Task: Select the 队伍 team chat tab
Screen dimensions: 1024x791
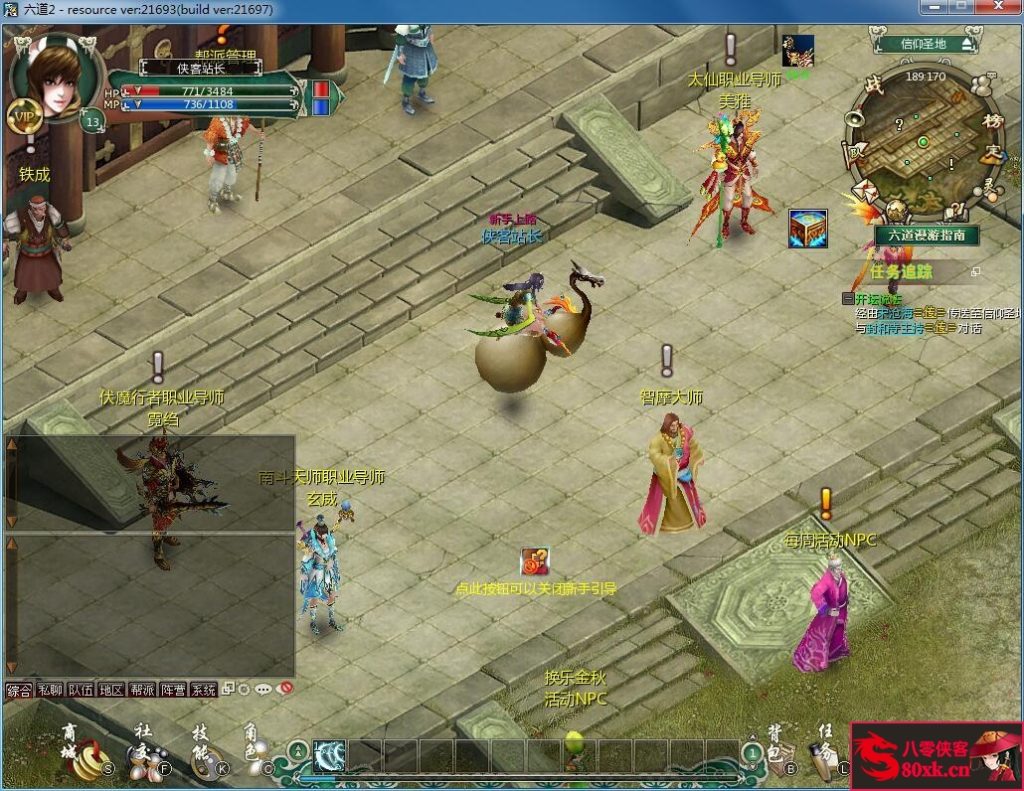Action: 81,690
